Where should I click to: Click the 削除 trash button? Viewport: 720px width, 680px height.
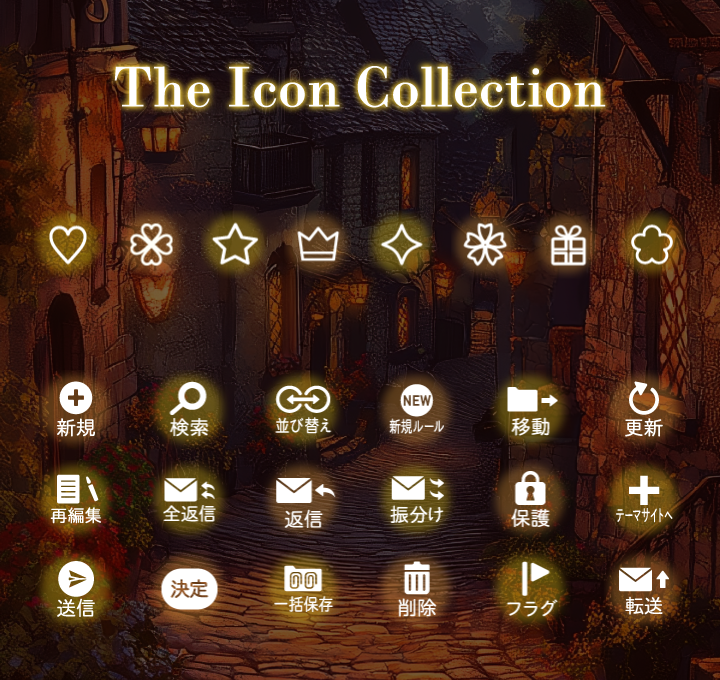[x=416, y=589]
